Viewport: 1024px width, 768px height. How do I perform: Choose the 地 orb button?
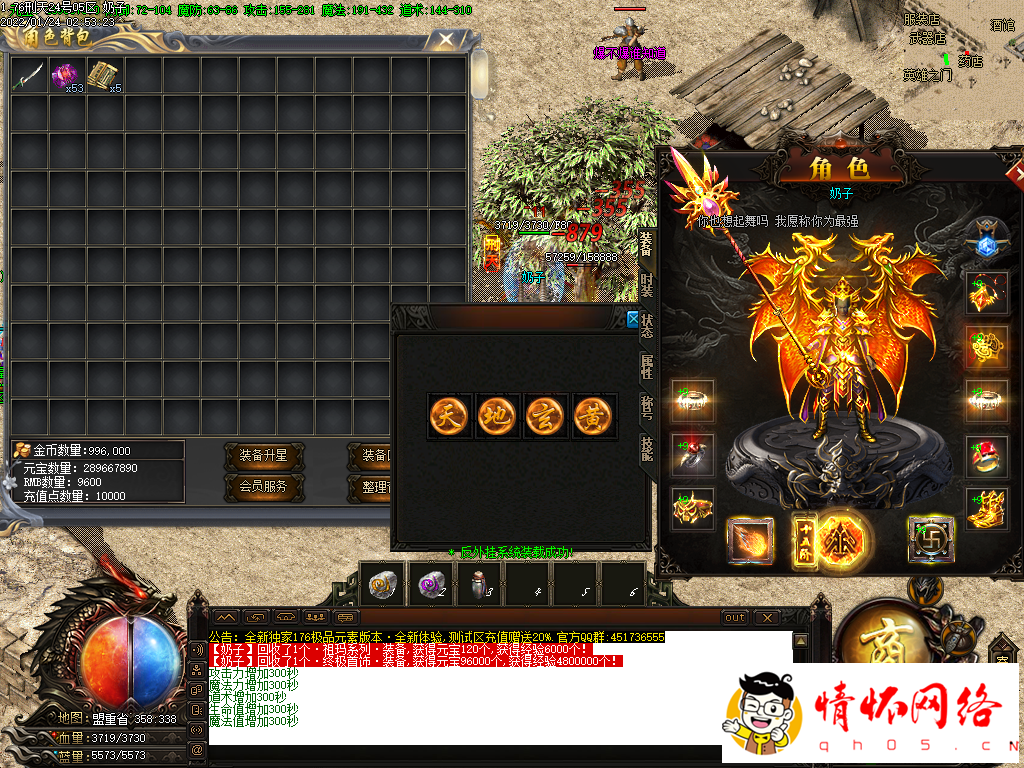[497, 415]
